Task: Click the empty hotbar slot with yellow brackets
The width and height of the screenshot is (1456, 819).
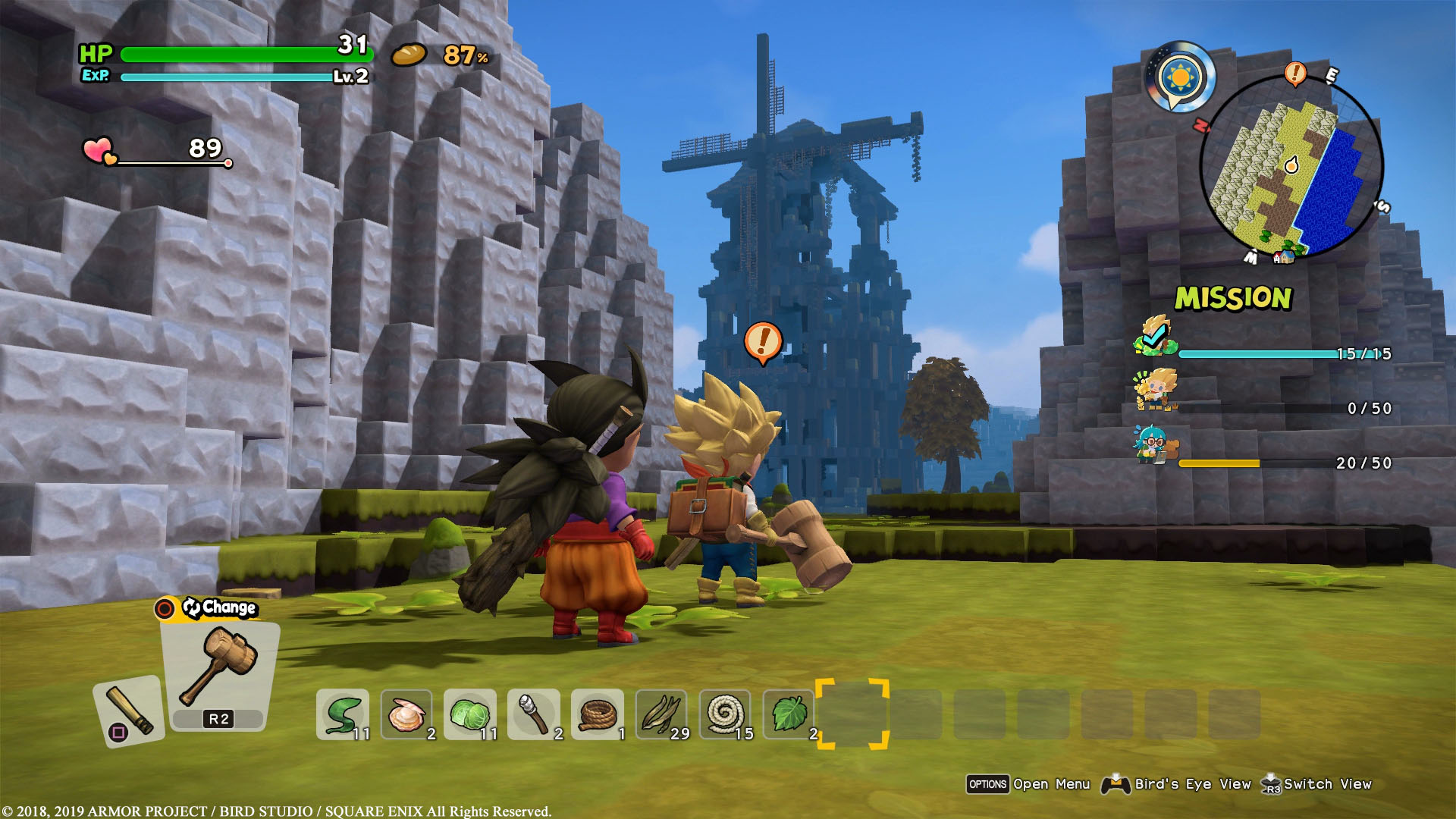Action: point(853,714)
